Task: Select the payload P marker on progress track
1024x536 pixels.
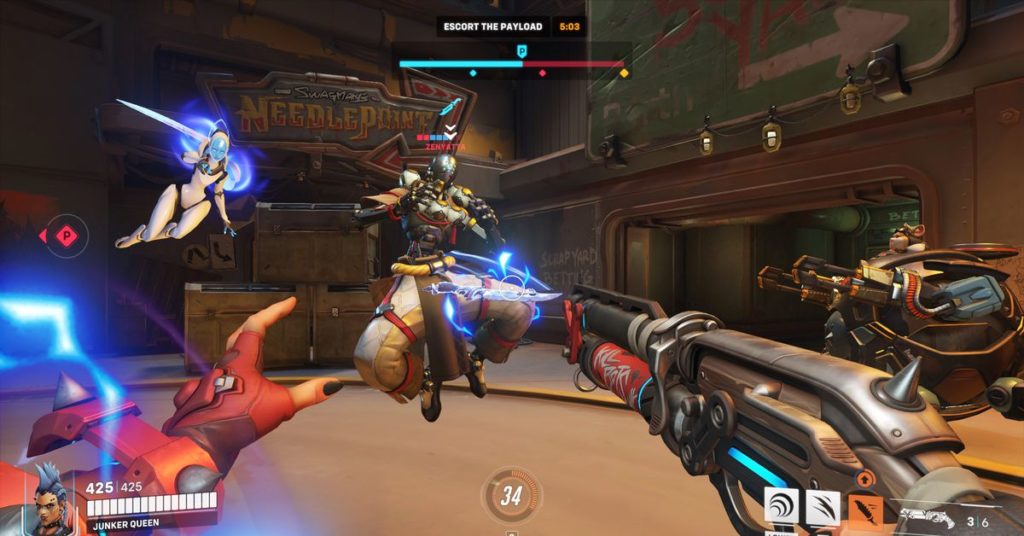Action: pyautogui.click(x=521, y=49)
